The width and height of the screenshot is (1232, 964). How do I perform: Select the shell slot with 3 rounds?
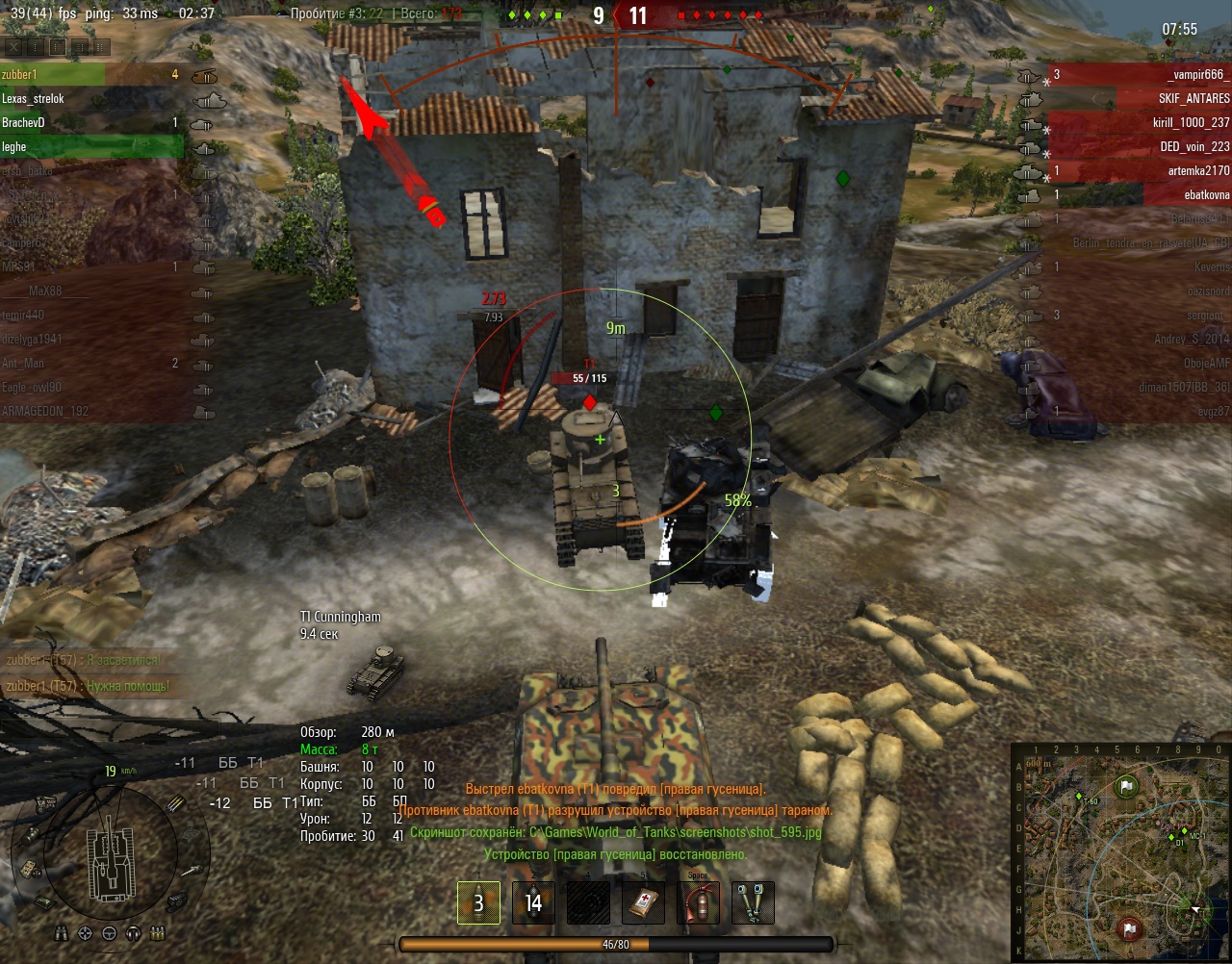click(478, 902)
